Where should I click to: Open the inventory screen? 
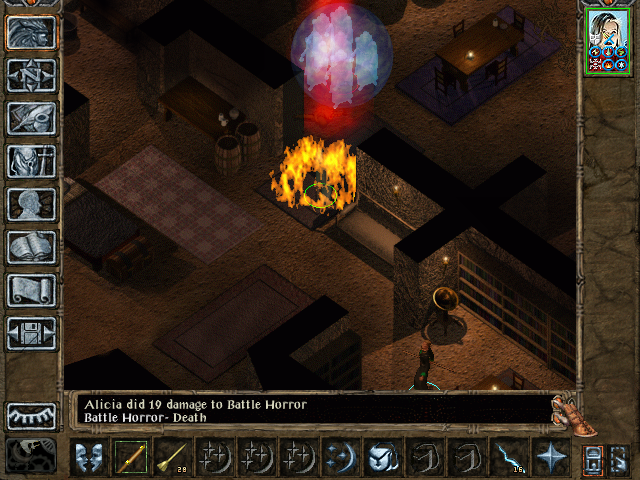pos(32,161)
